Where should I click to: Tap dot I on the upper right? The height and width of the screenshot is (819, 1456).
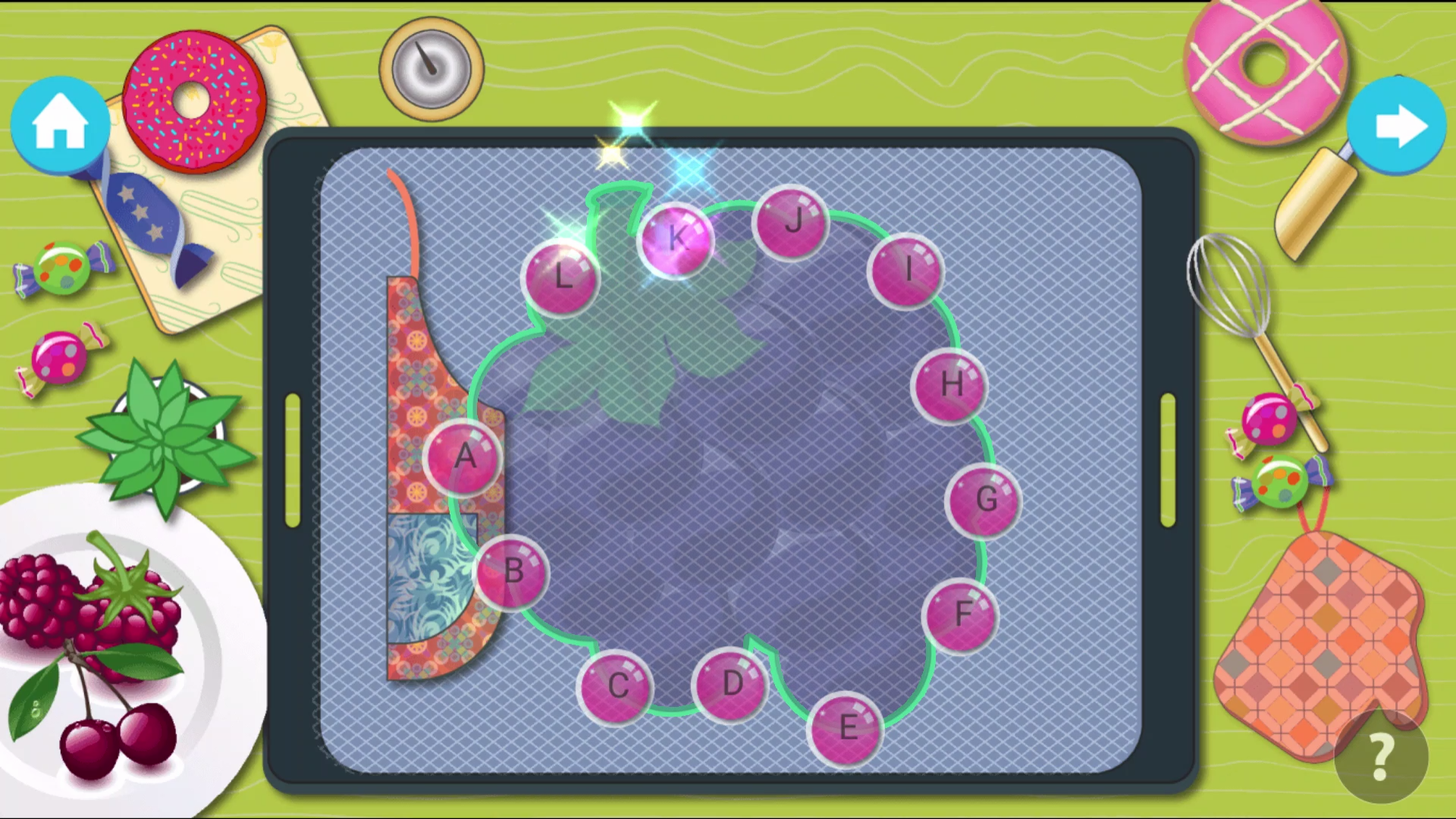pos(907,270)
